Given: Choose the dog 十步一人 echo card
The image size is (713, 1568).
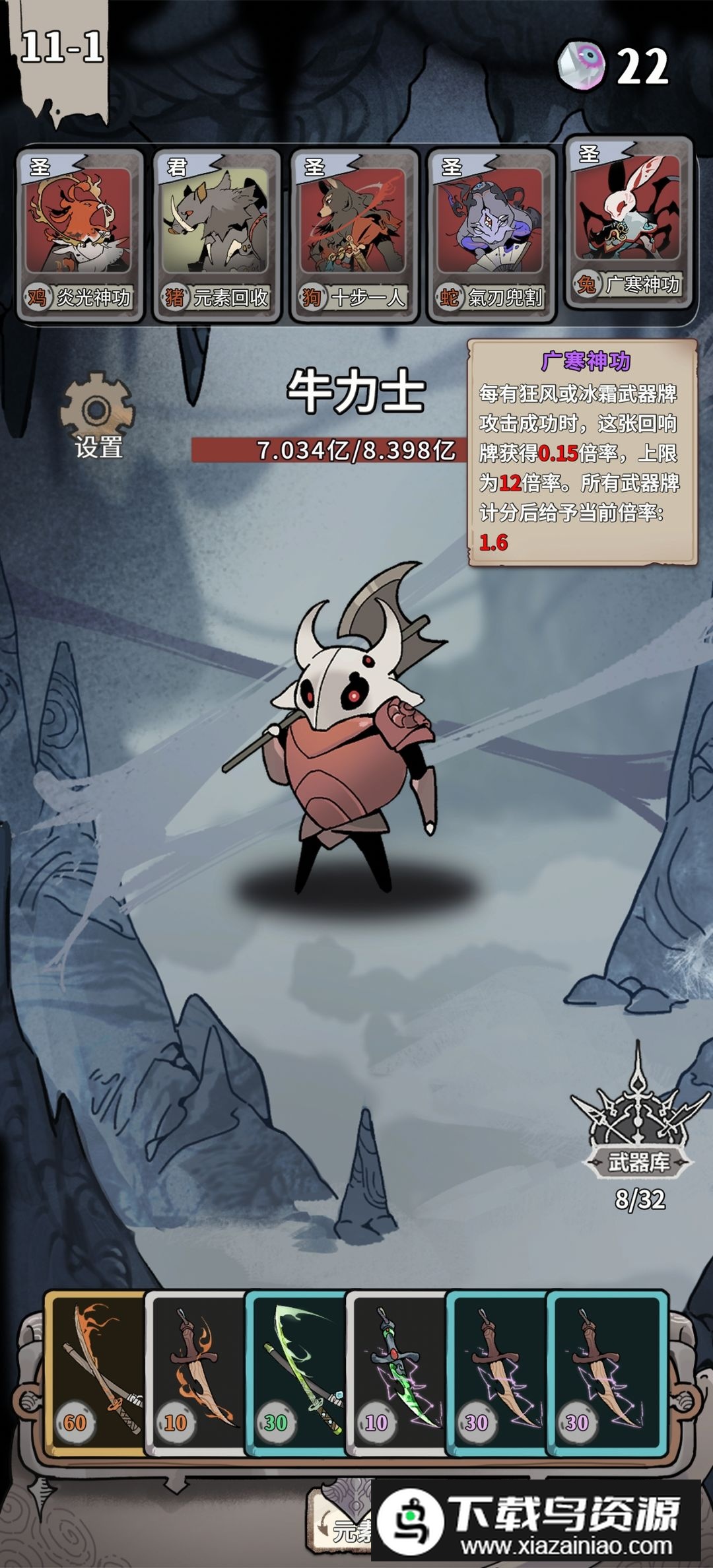Looking at the screenshot, I should tap(354, 234).
